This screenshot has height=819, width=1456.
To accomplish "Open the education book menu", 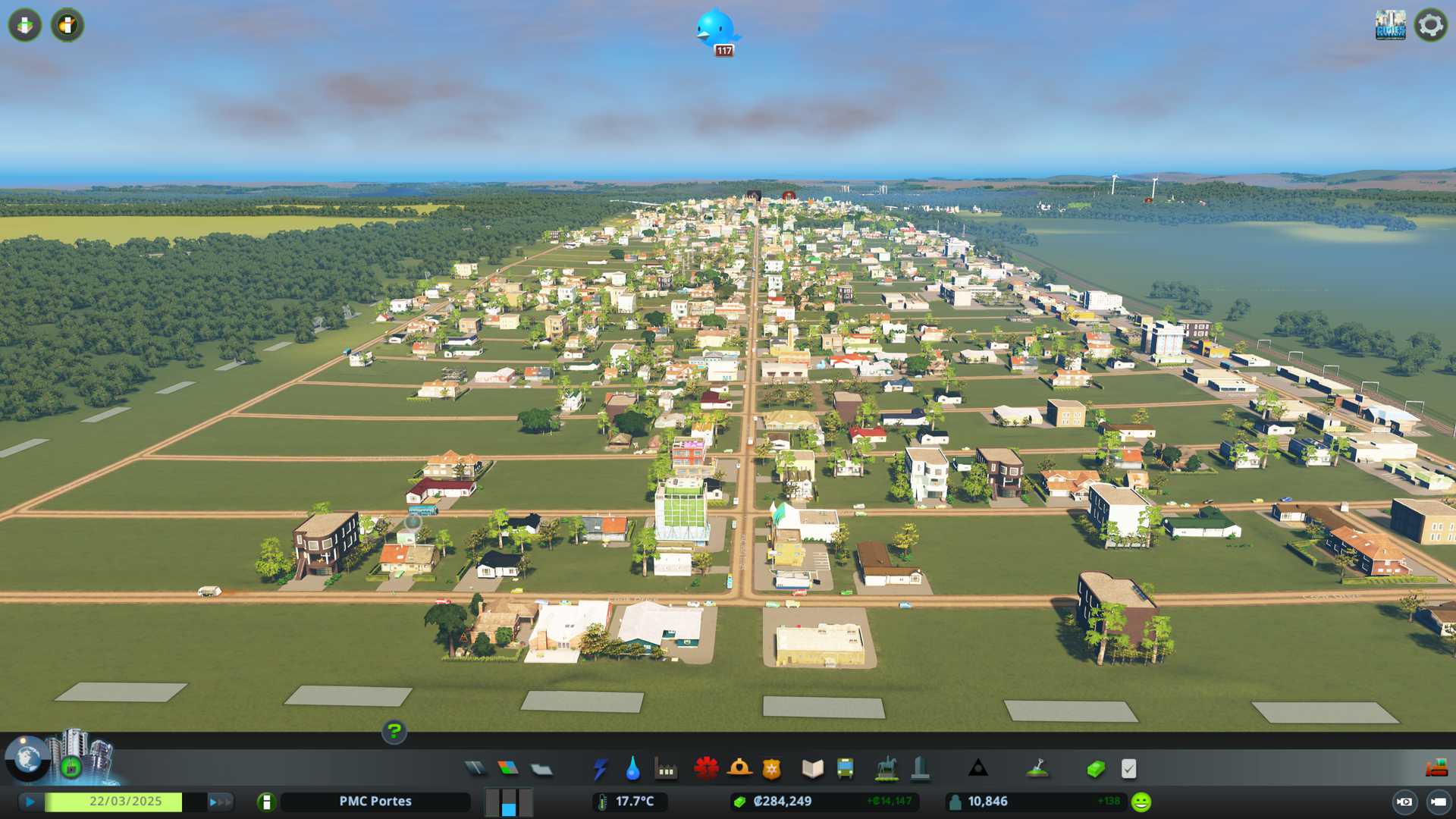I will click(812, 769).
